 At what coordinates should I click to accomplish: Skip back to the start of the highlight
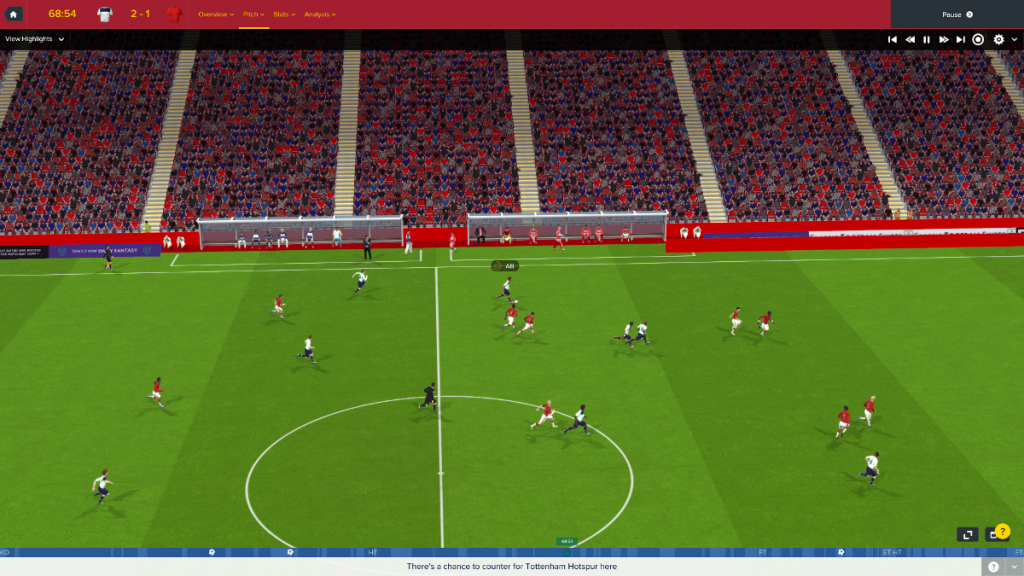(x=892, y=39)
